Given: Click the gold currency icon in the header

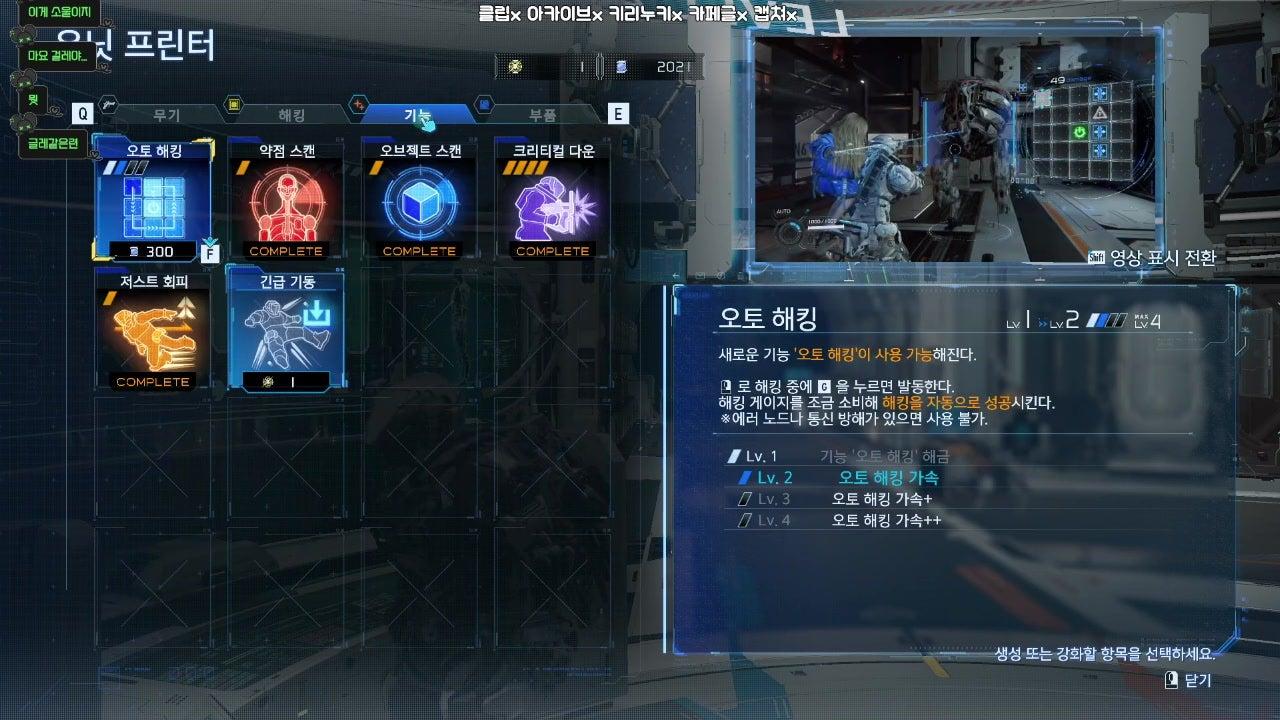Looking at the screenshot, I should 517,66.
